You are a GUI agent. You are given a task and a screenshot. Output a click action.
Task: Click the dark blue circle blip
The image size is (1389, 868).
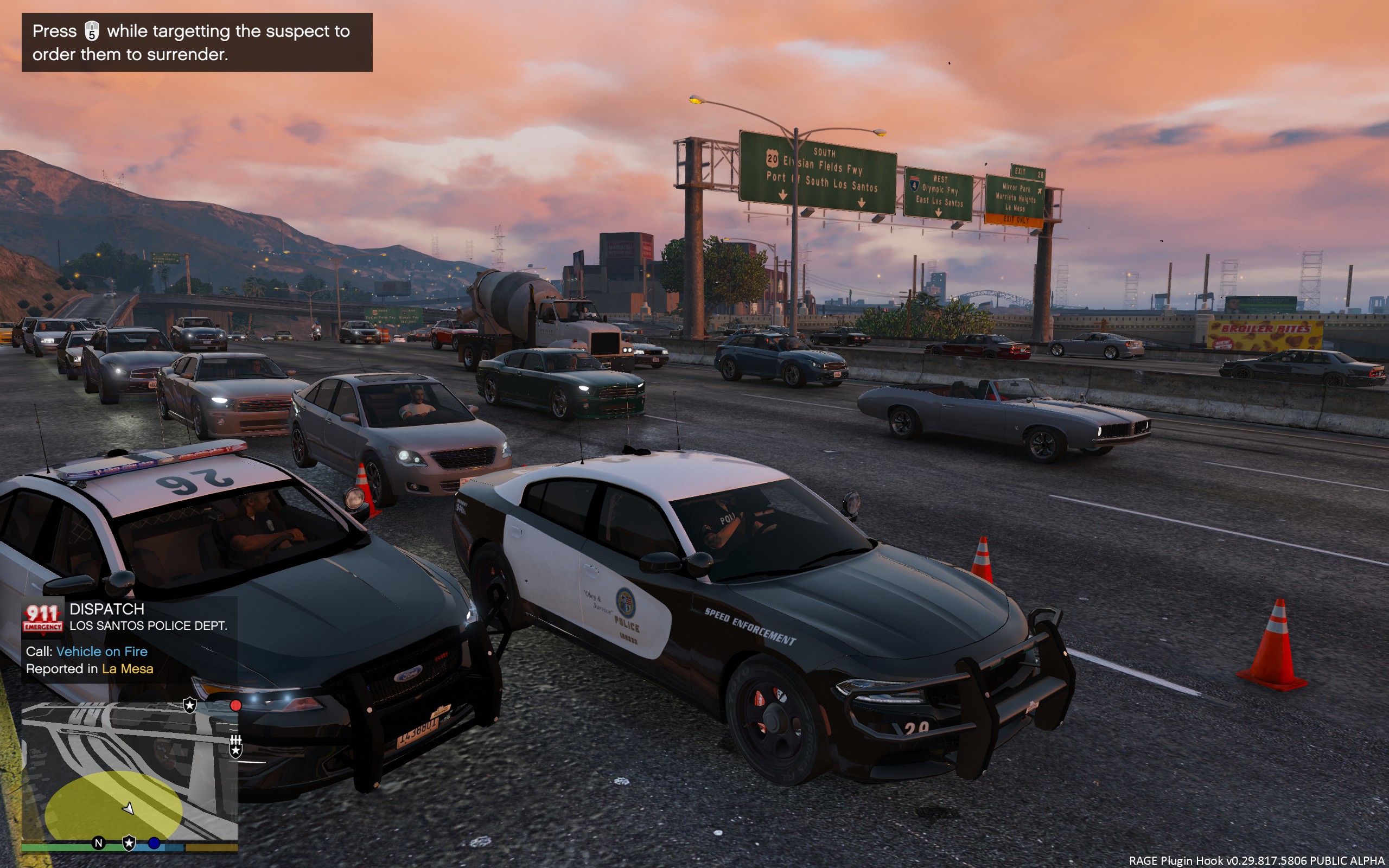point(154,843)
